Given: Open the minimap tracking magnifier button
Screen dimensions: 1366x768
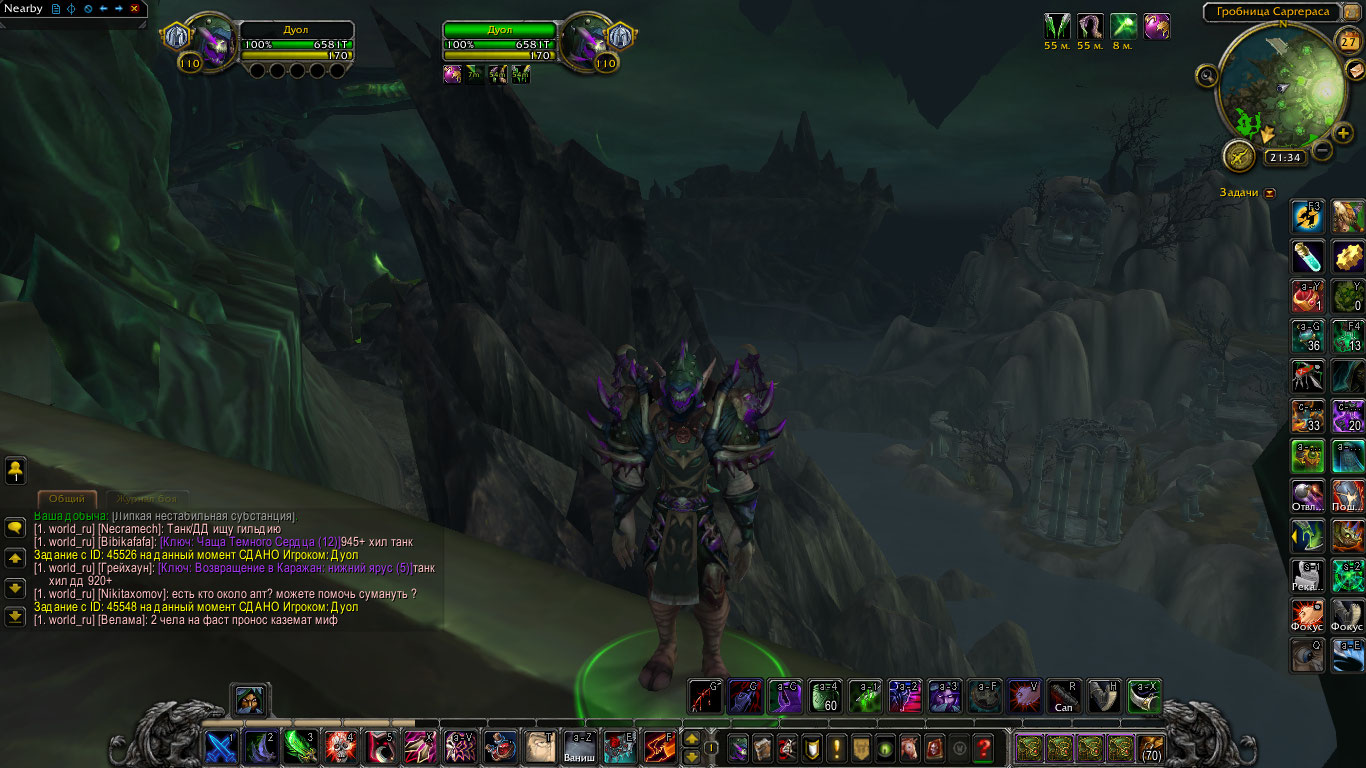Looking at the screenshot, I should click(x=1207, y=75).
